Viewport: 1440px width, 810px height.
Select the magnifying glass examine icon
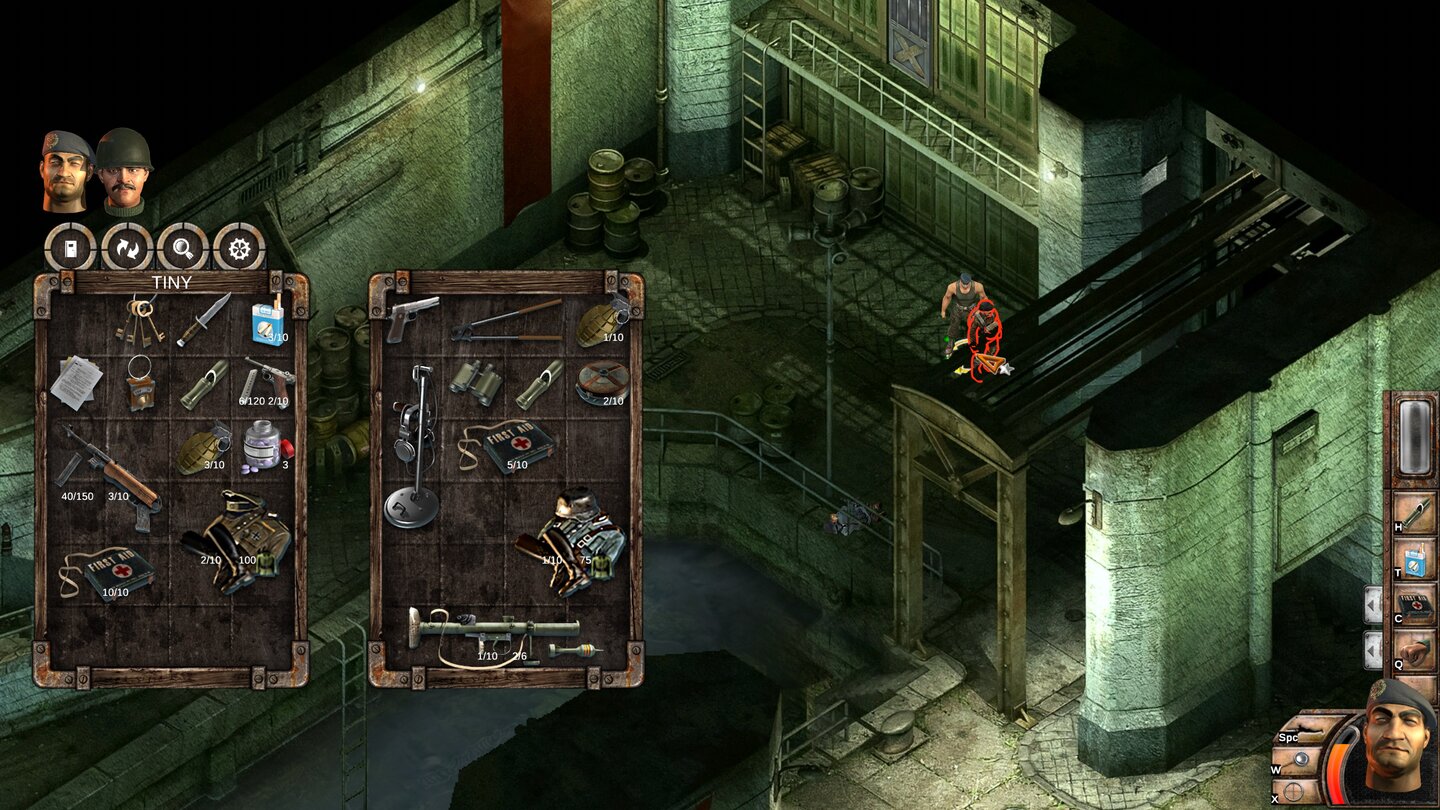[182, 250]
